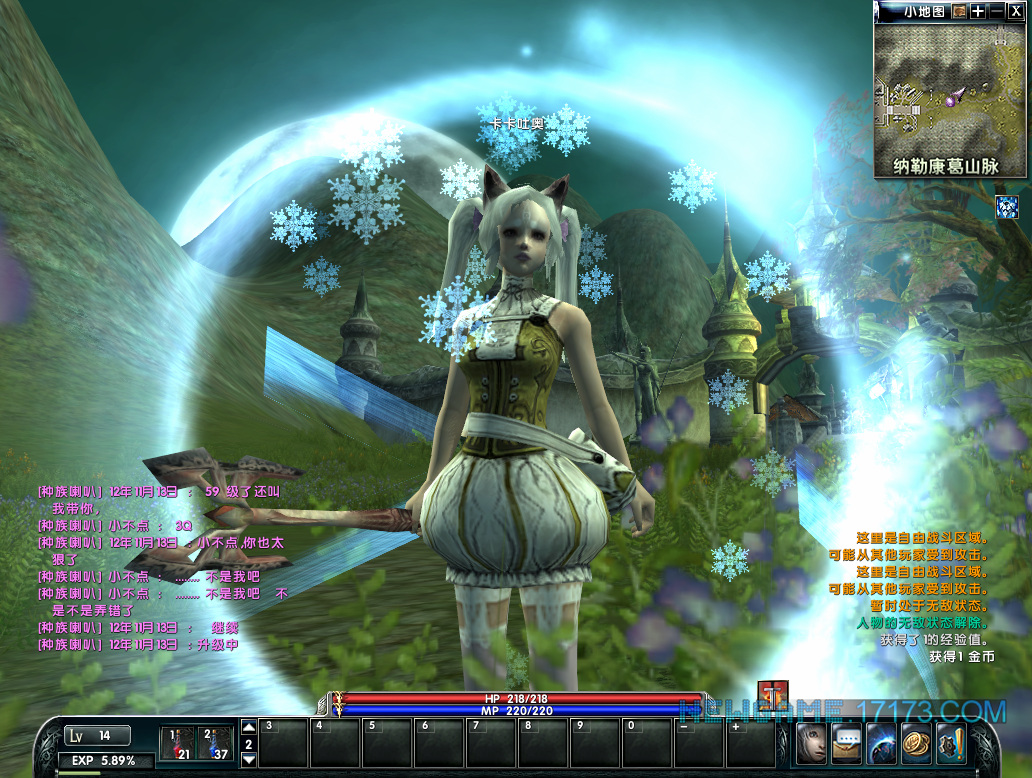Use the blue mana potion in slot 2
Screen dimensions: 1032x778
point(215,743)
